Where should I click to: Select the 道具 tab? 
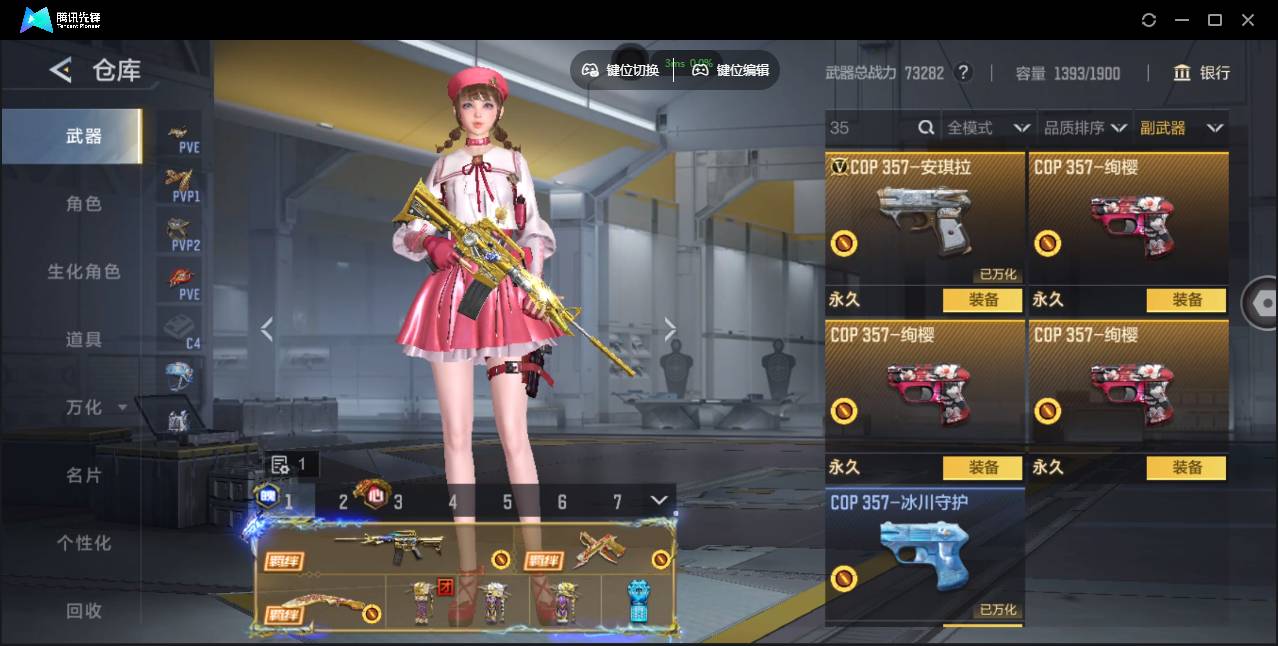coord(84,340)
